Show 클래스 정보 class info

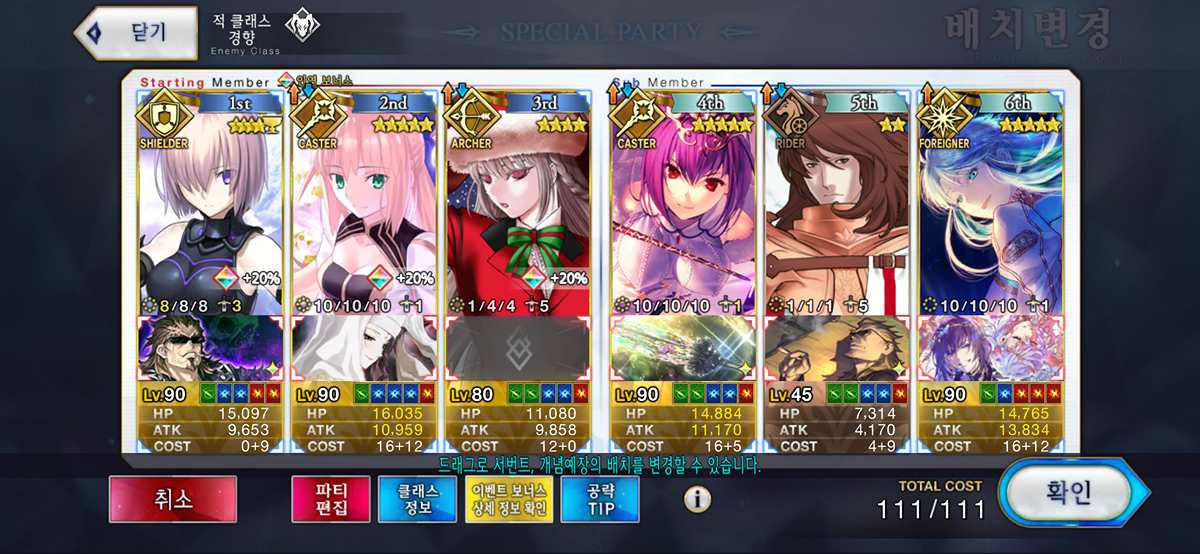point(416,498)
